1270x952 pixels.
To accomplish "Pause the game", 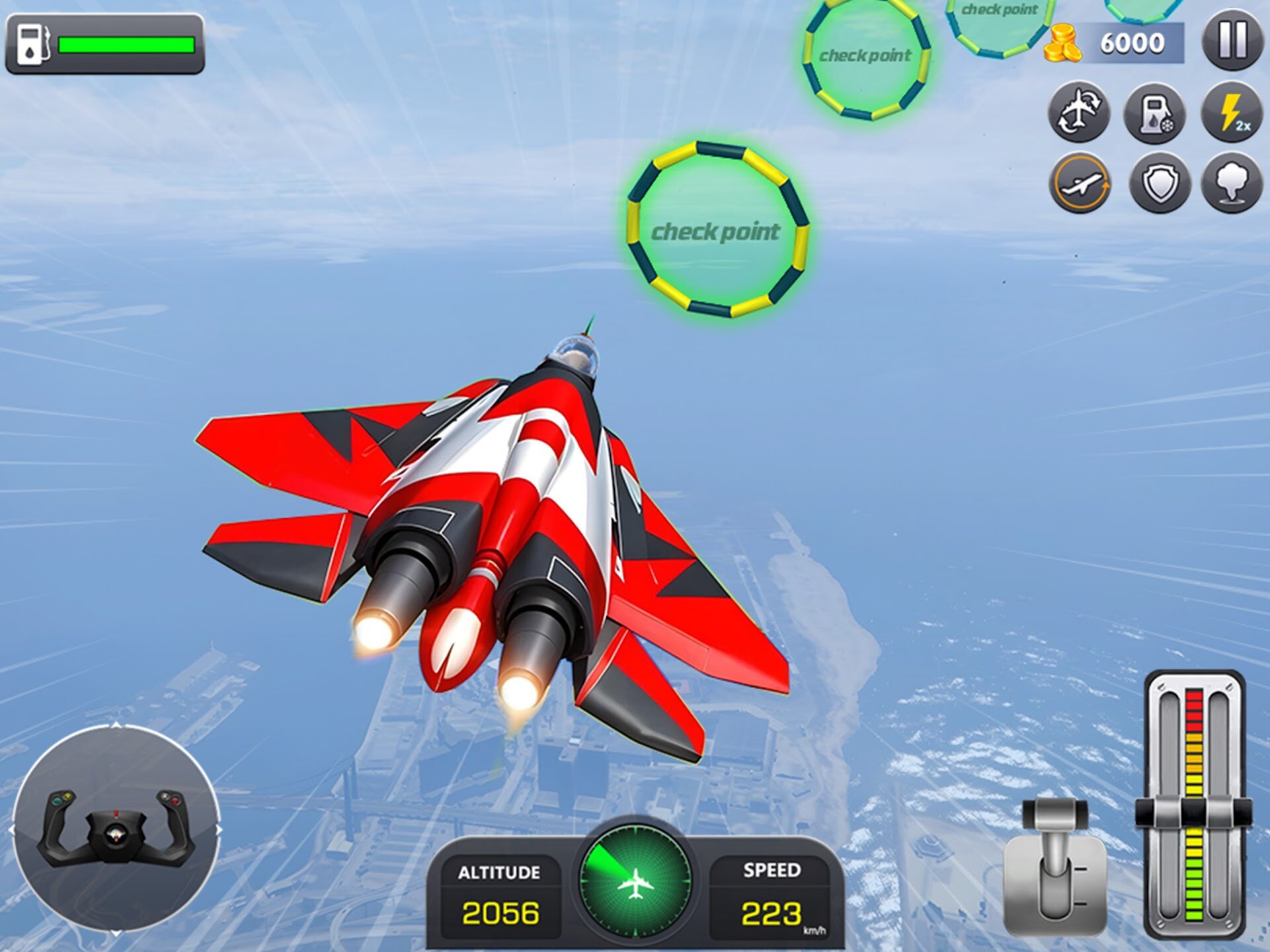I will tap(1232, 41).
